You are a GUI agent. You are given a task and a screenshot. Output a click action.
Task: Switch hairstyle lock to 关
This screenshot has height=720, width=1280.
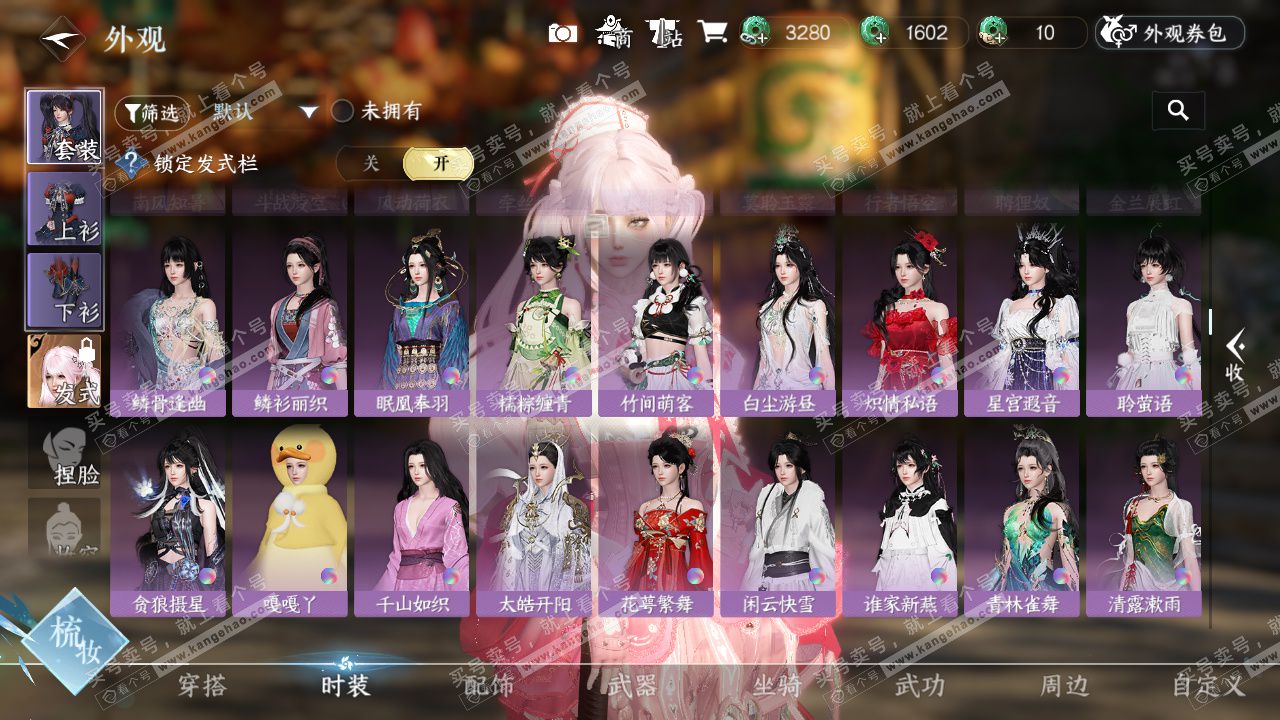pyautogui.click(x=371, y=164)
